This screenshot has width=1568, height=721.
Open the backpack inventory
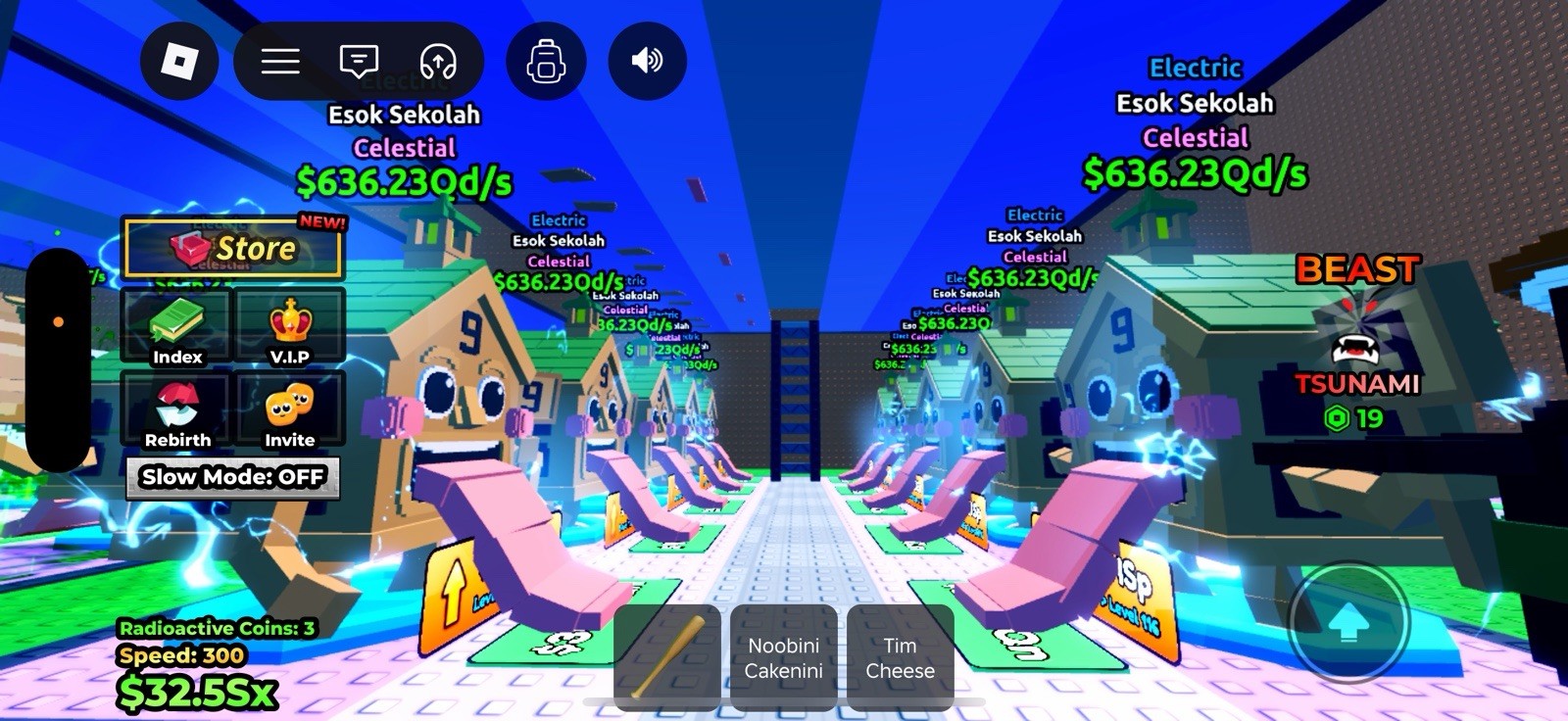[x=546, y=62]
